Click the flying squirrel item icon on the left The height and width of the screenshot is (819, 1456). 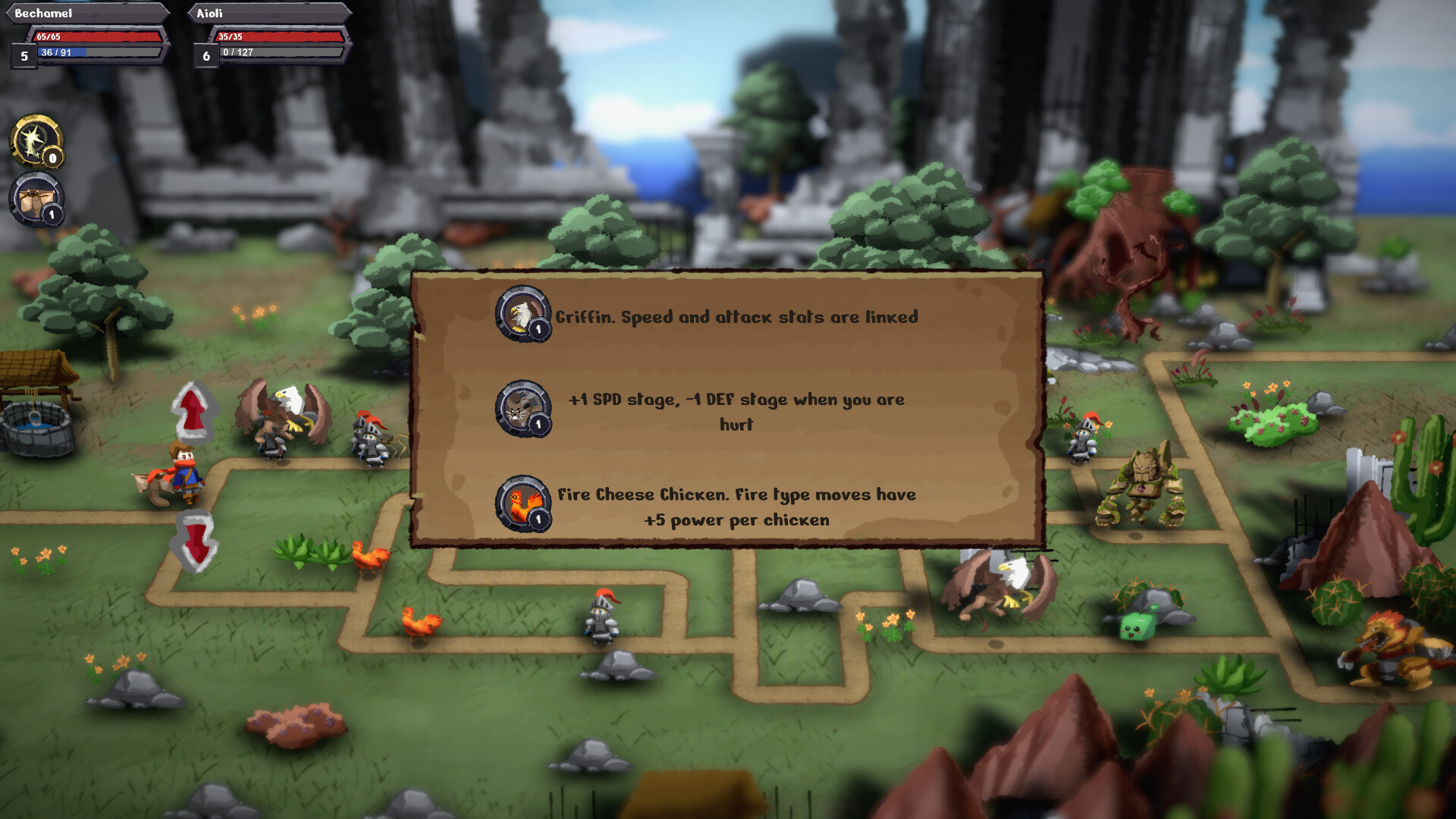click(33, 199)
